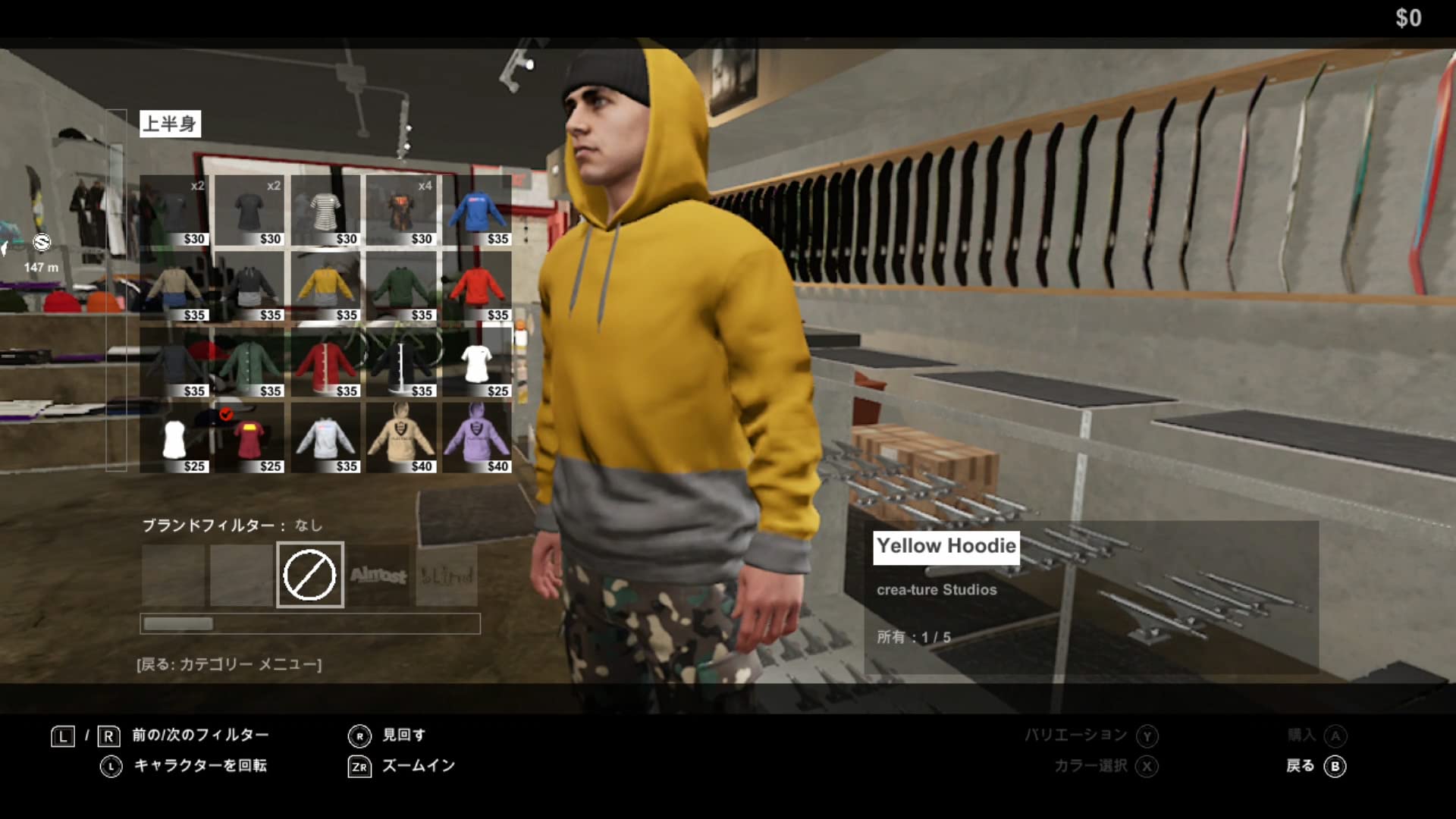The width and height of the screenshot is (1456, 819).
Task: Filter items by Almost brand
Action: (x=378, y=576)
